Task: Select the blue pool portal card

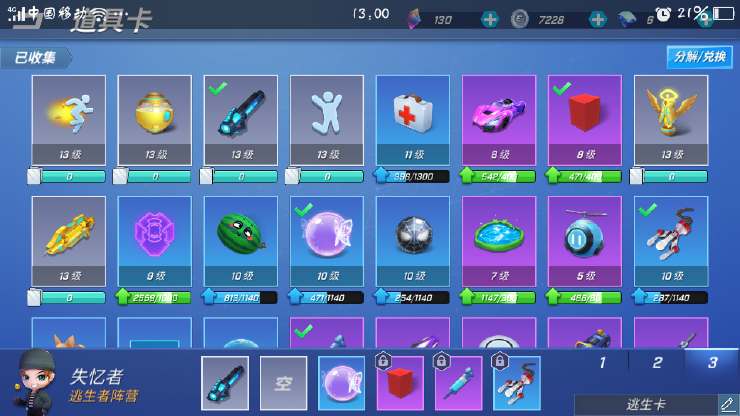Action: click(x=498, y=240)
